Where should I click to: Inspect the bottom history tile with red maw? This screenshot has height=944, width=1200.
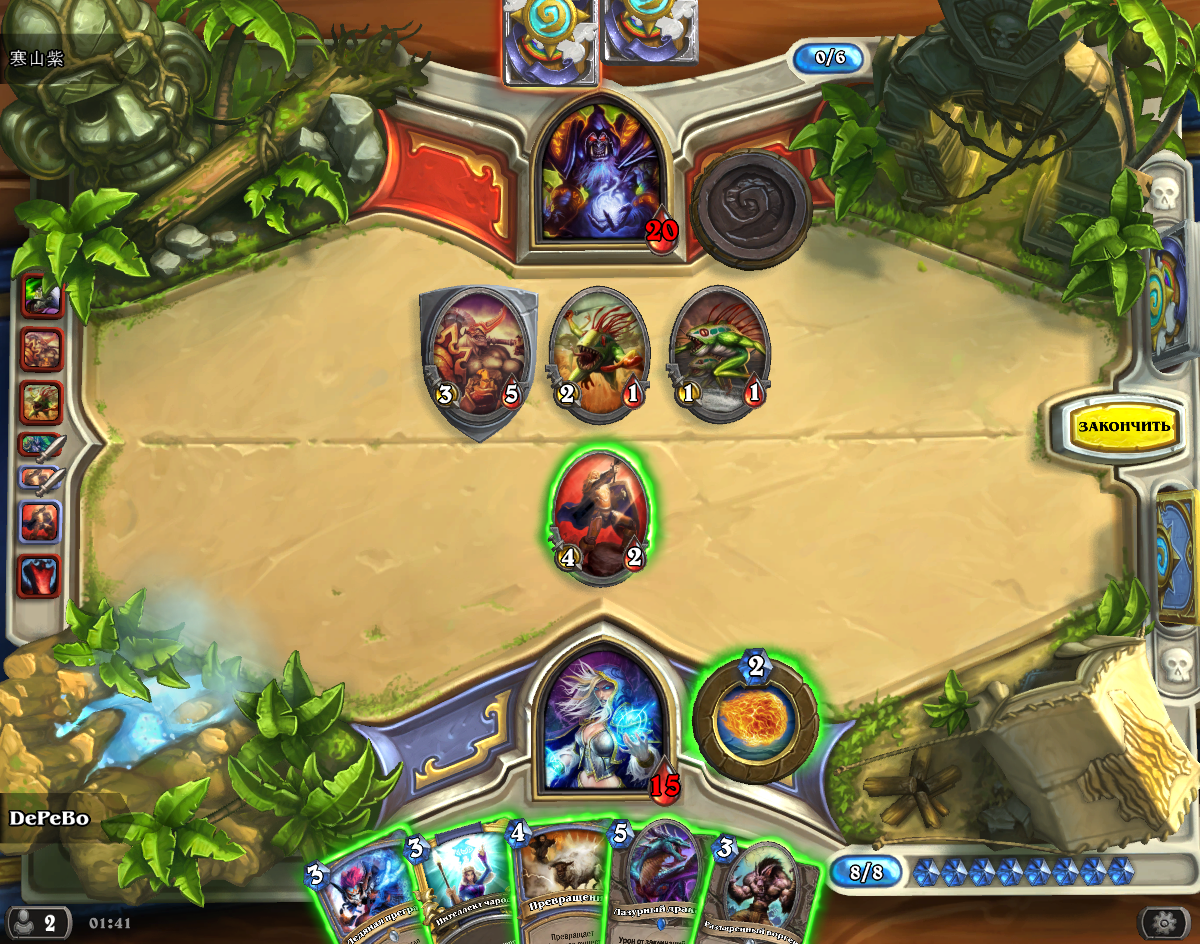click(42, 577)
